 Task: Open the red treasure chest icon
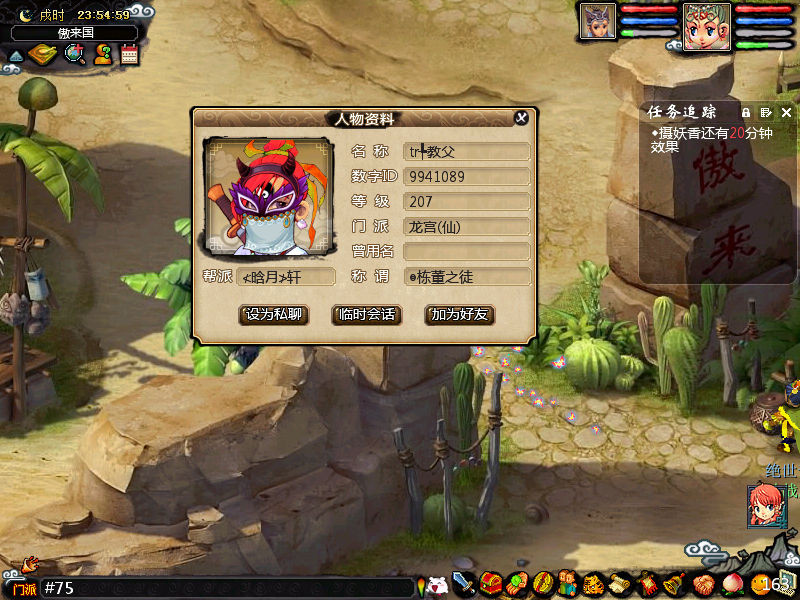pos(490,583)
